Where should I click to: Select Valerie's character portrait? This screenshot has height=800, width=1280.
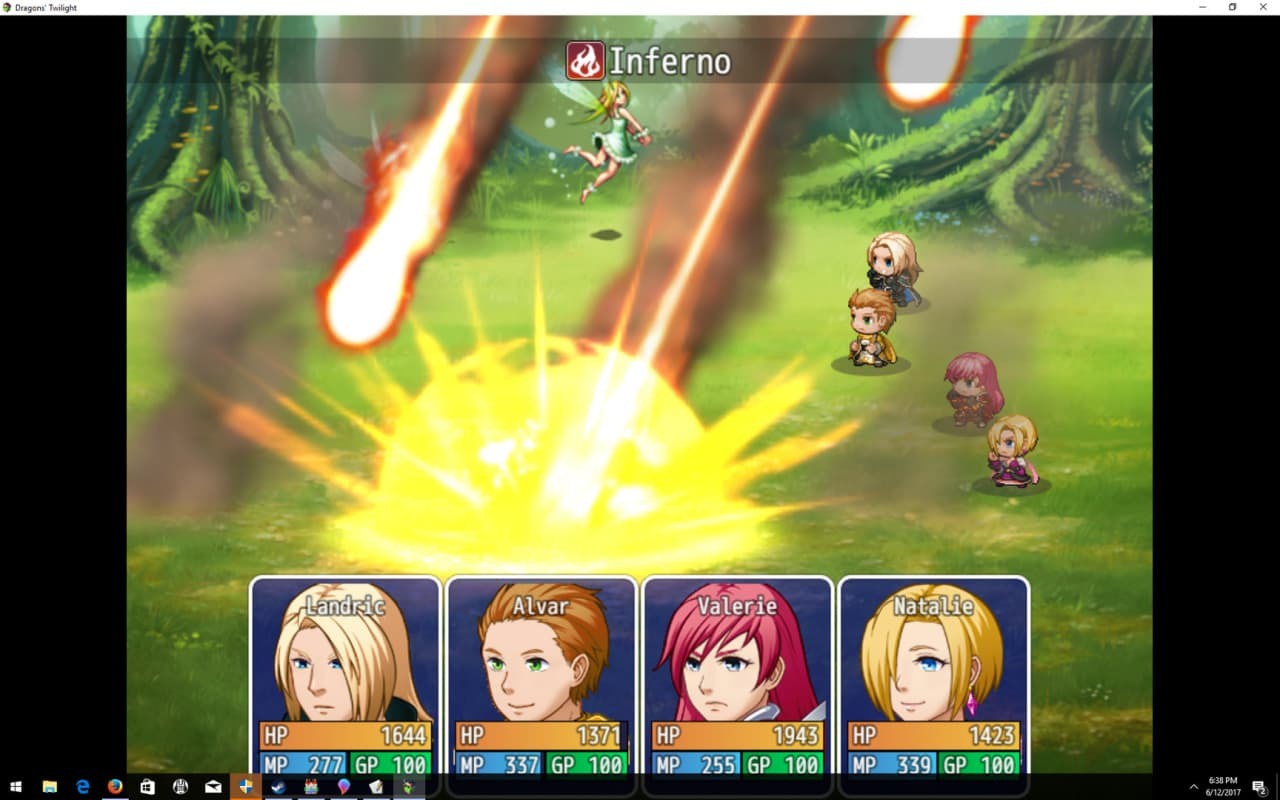tap(737, 665)
